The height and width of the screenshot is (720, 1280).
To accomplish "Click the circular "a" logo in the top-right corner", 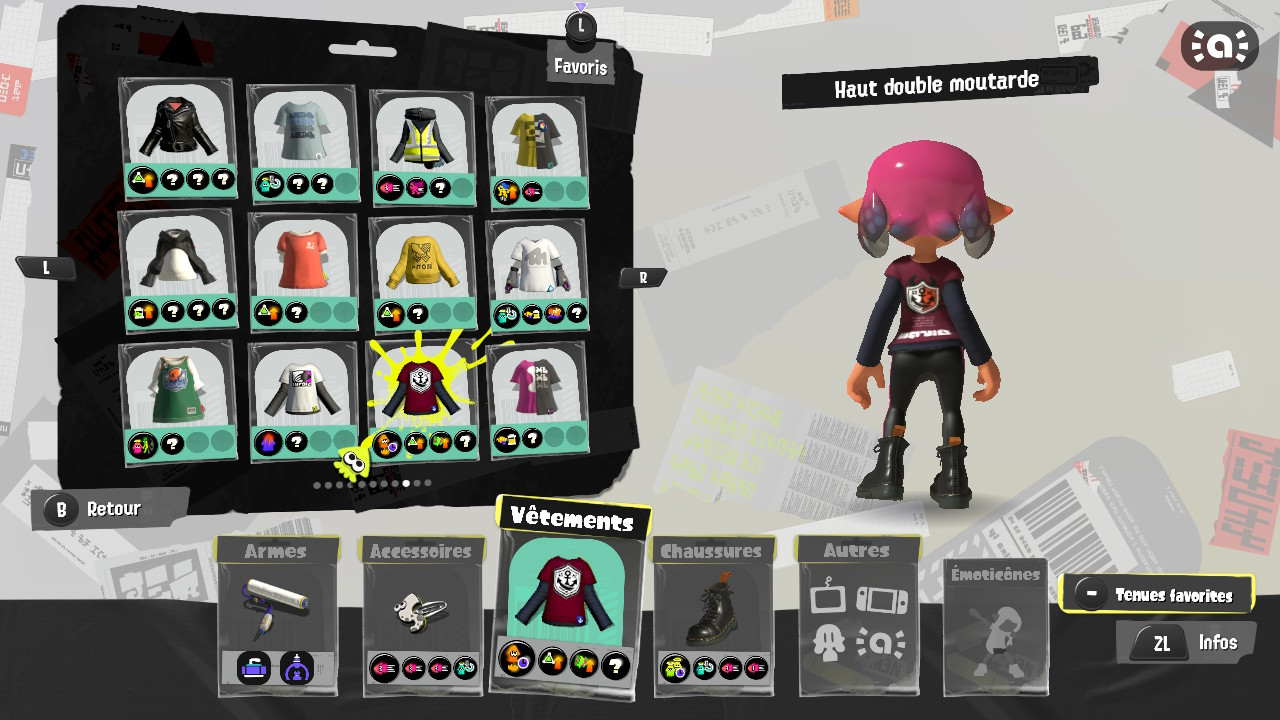I will (x=1220, y=45).
